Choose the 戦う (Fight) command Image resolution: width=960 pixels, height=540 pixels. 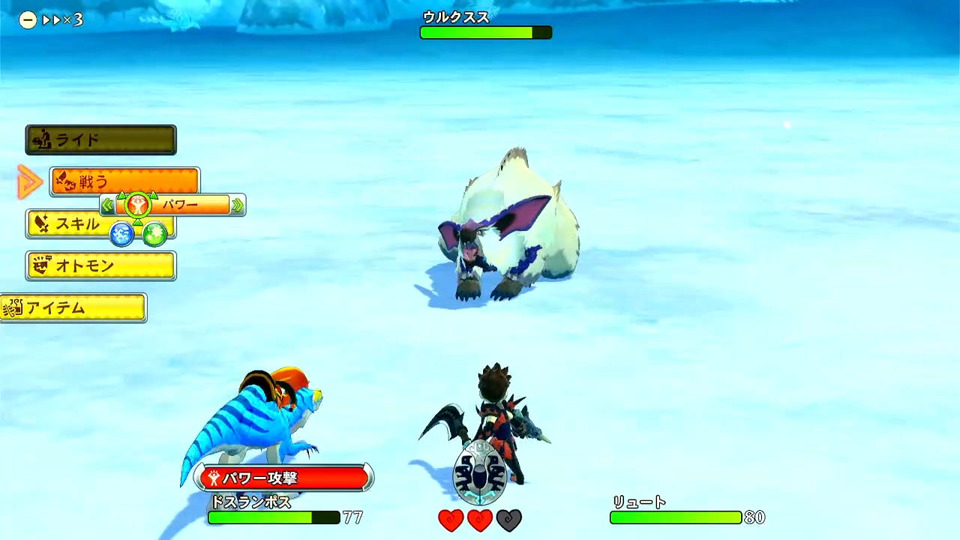point(124,180)
